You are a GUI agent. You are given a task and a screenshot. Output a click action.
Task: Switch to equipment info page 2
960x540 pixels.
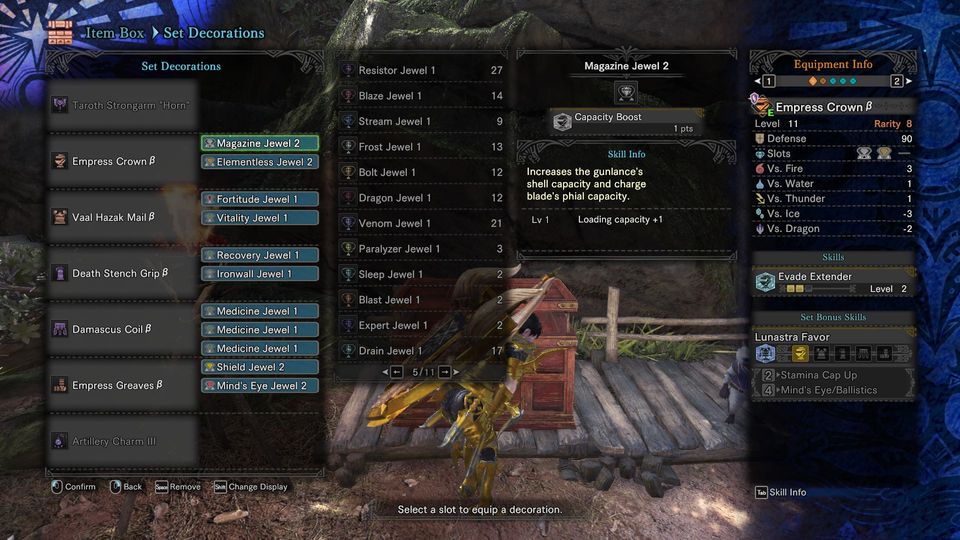[896, 81]
